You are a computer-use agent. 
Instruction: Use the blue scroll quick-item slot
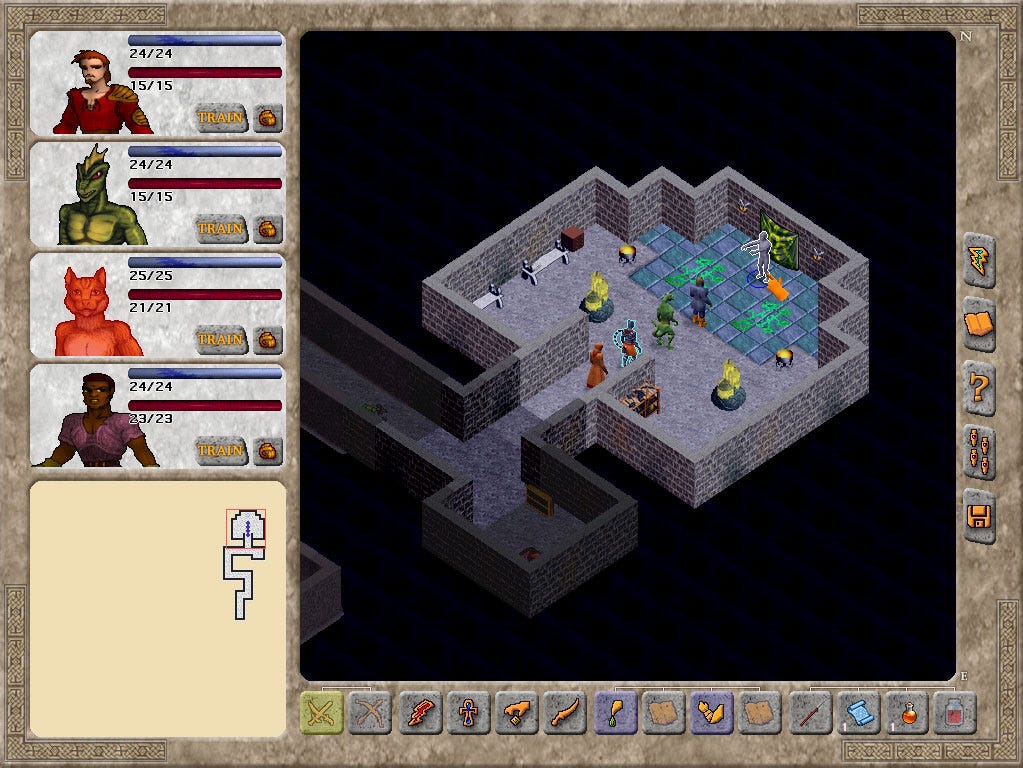coord(858,713)
